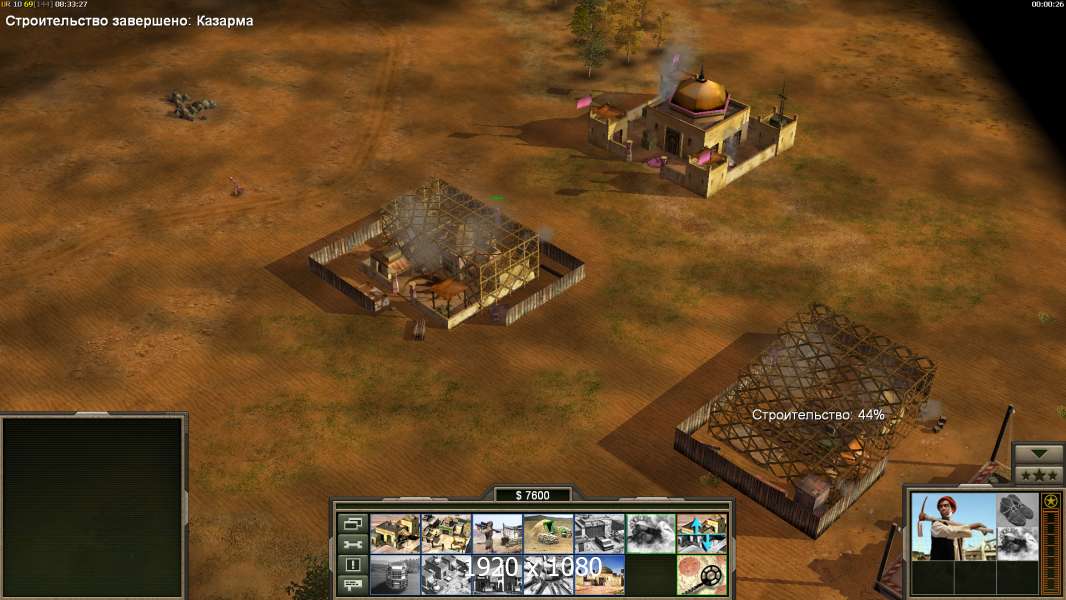This screenshot has height=600, width=1066.
Task: Choose the rocket soldier Stinger Site icon
Action: [497, 533]
